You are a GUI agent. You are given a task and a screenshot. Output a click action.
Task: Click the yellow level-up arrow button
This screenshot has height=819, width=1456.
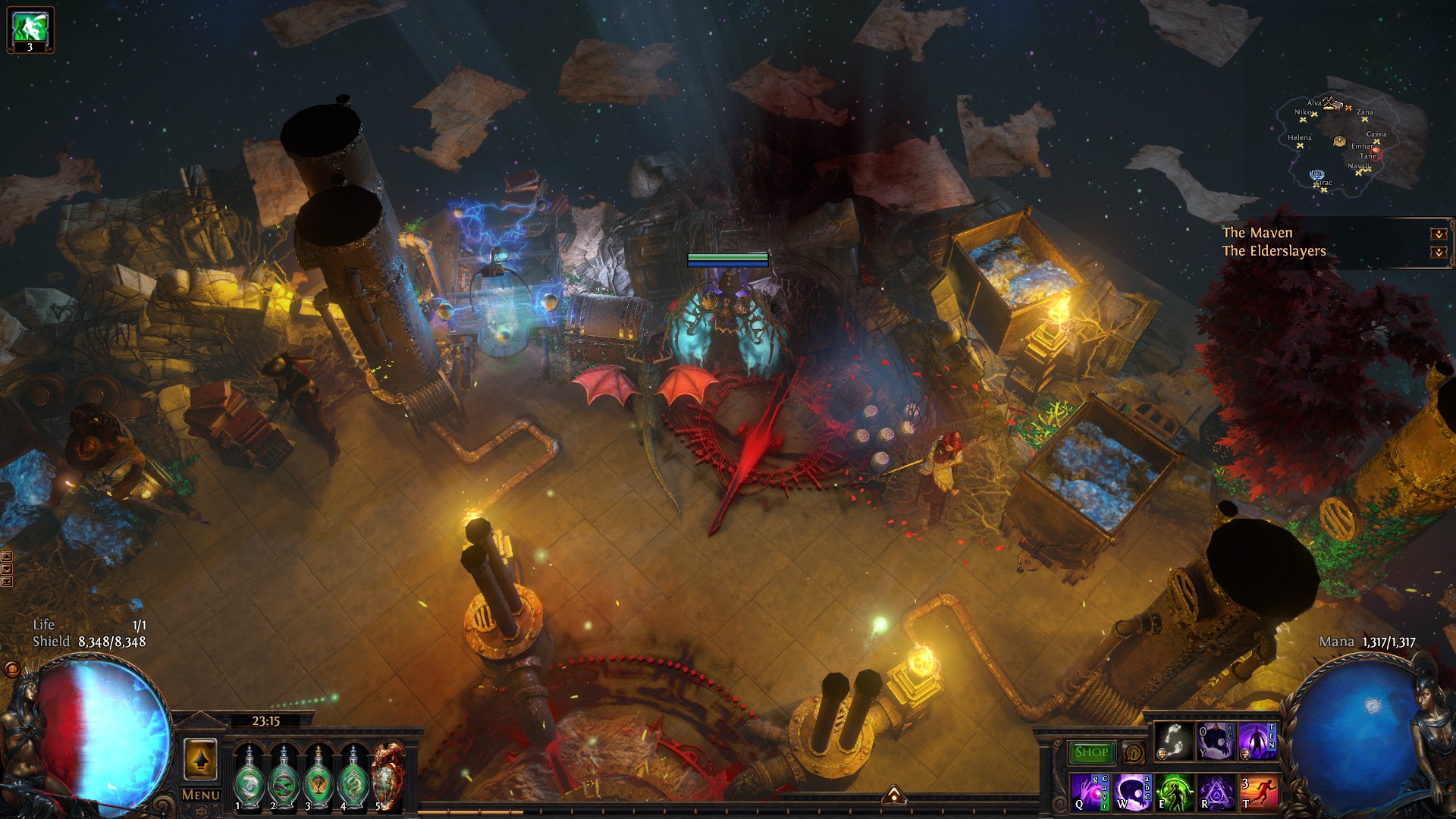click(x=200, y=759)
